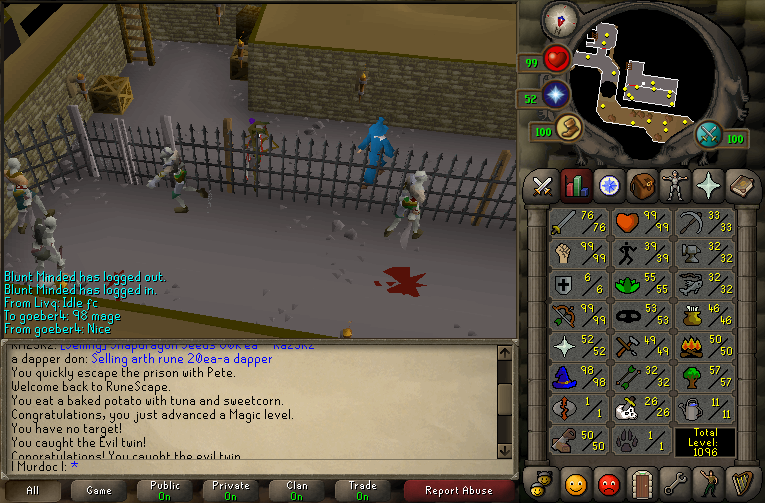Click the Firemaking skill icon
765x503 pixels.
(x=705, y=346)
